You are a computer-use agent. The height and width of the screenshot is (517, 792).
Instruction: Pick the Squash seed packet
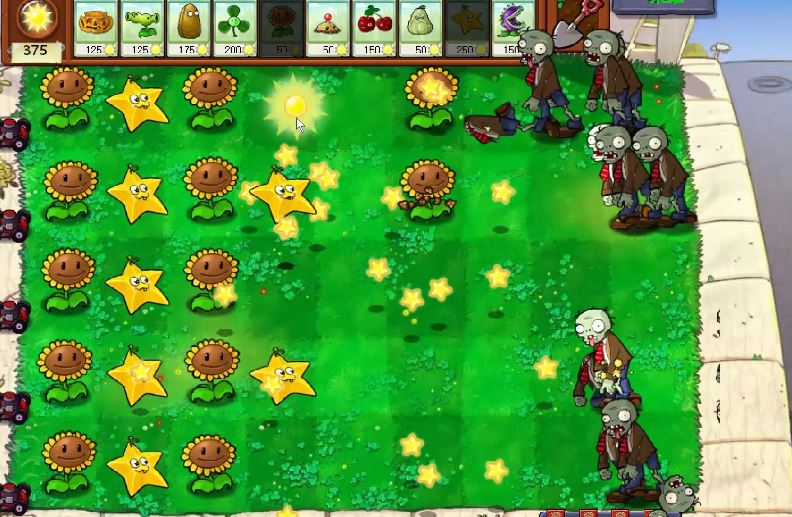click(x=420, y=28)
